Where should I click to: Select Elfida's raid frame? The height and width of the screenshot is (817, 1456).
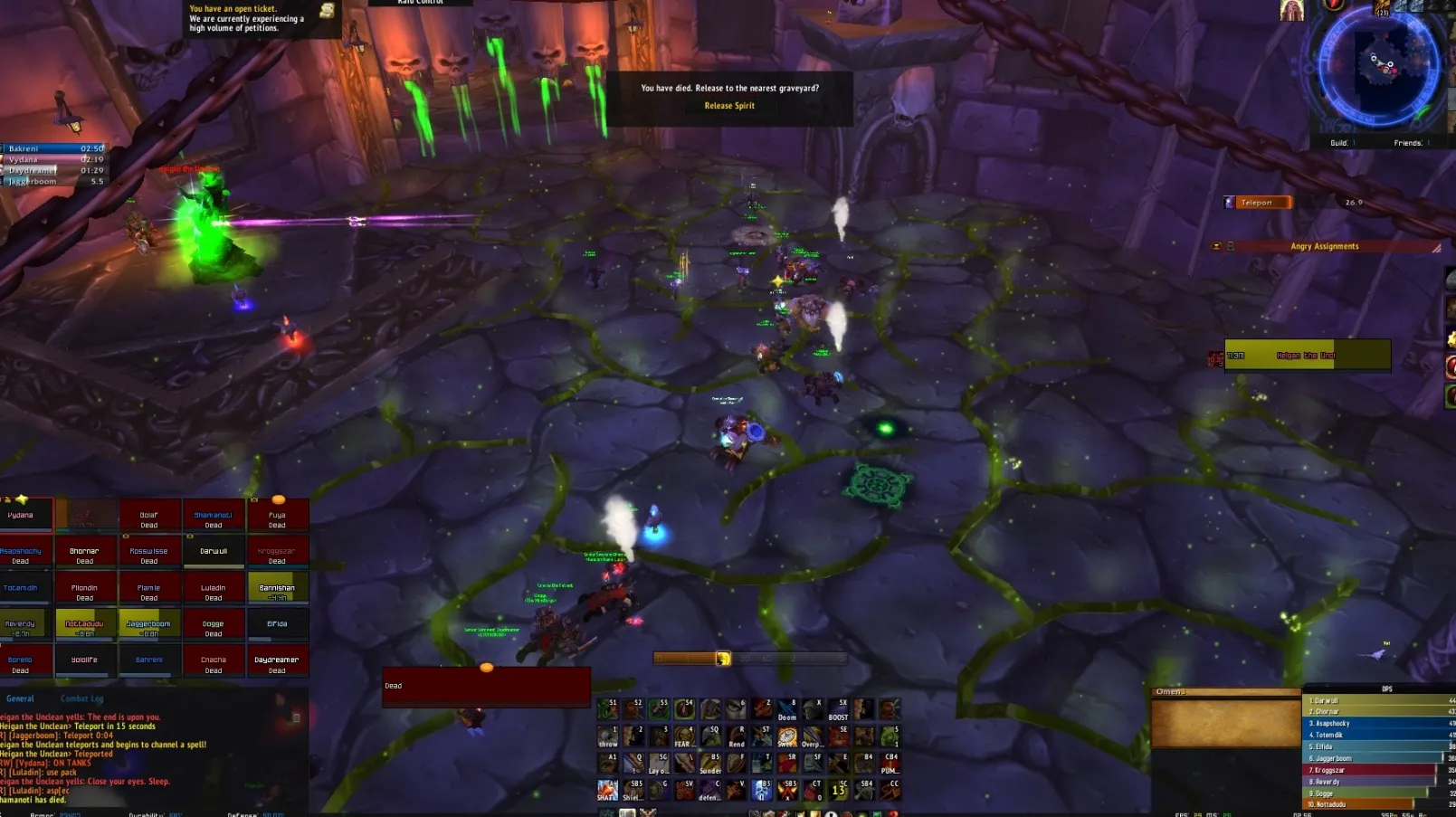click(277, 624)
